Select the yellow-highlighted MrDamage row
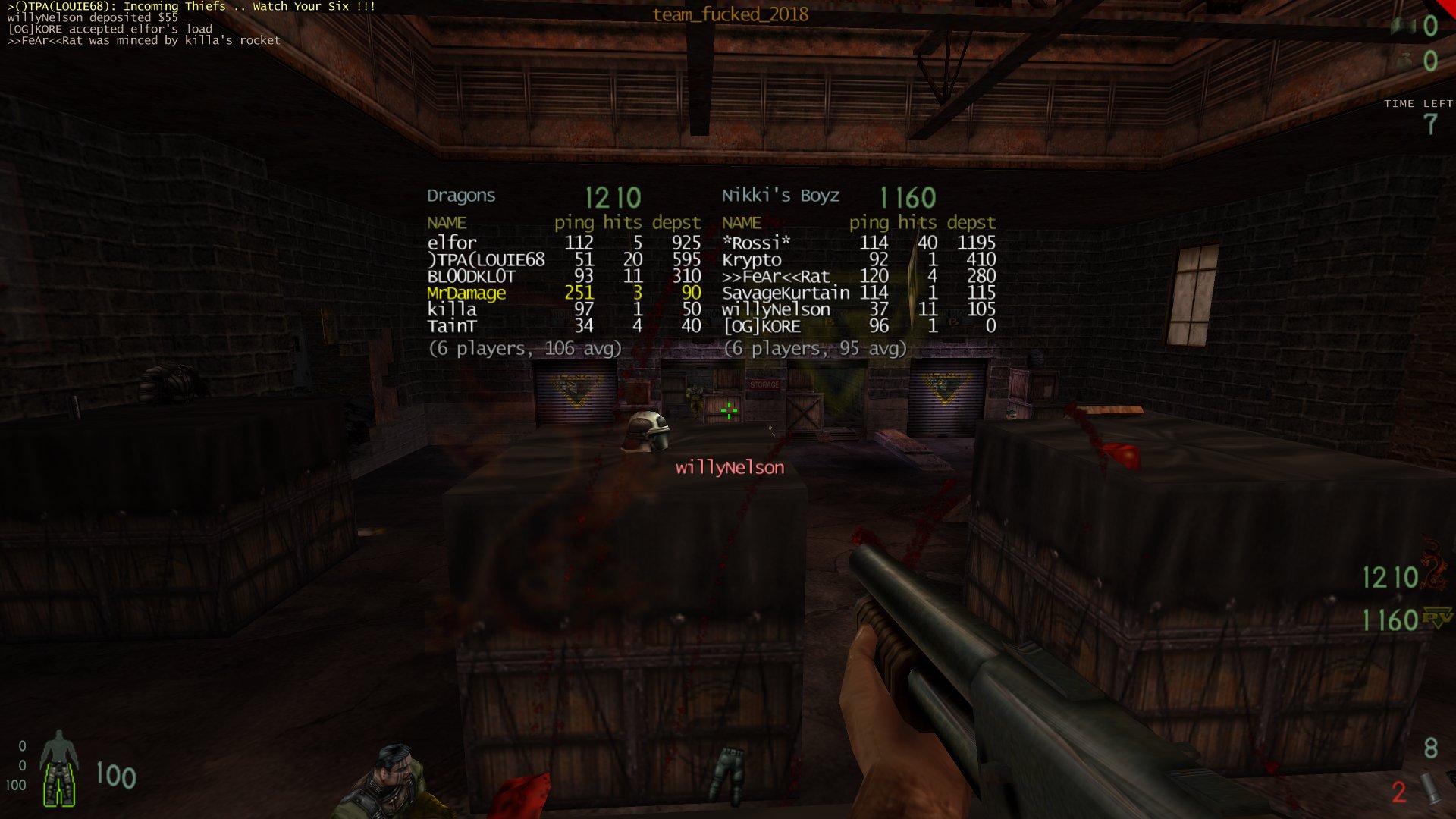This screenshot has height=819, width=1456. [x=563, y=293]
